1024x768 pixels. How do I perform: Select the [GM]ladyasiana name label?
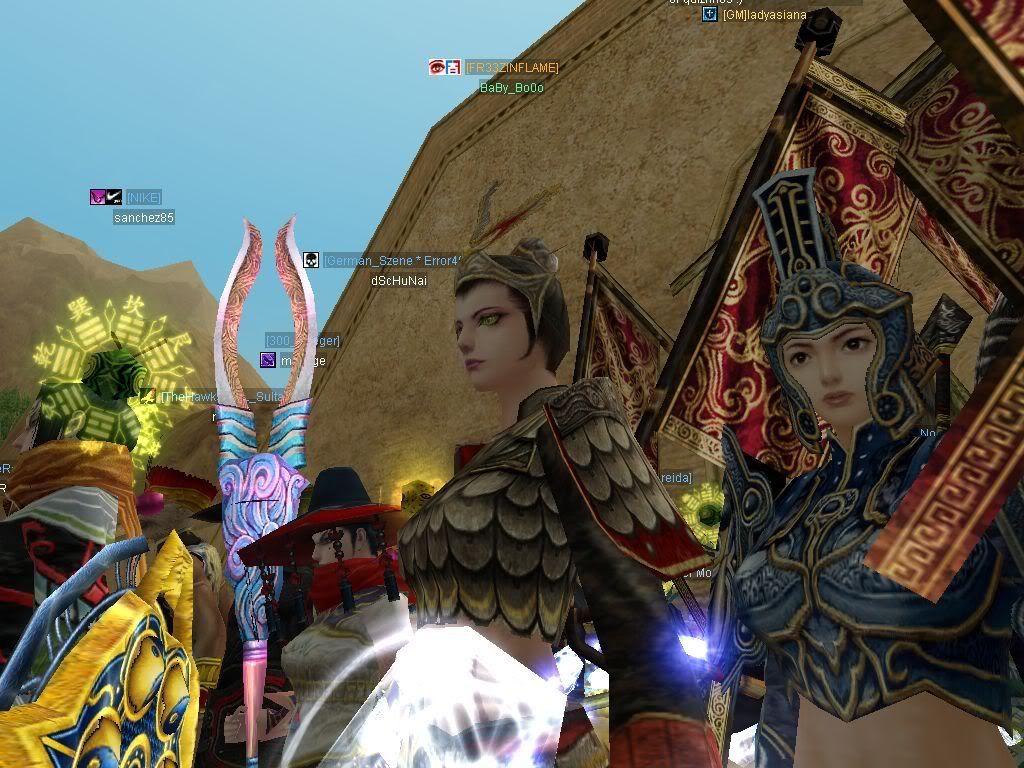coord(766,15)
